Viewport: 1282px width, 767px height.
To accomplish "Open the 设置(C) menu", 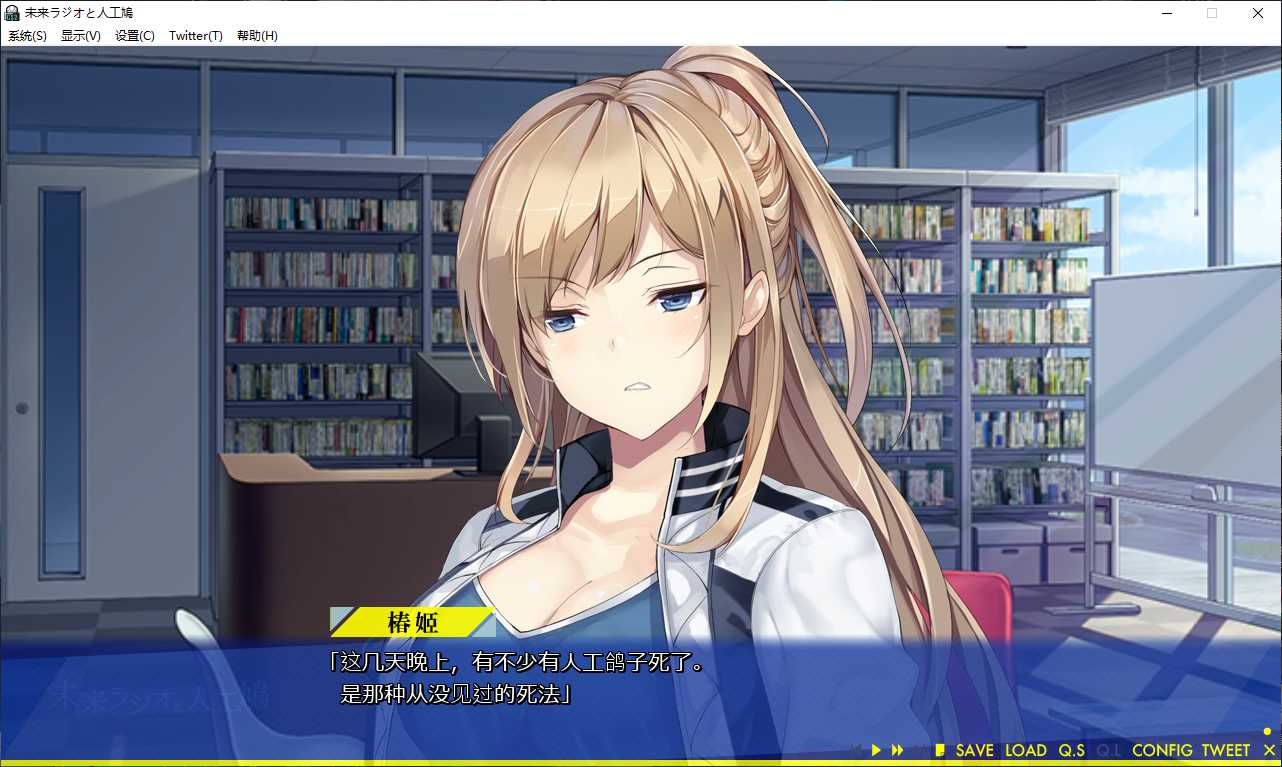I will pos(134,36).
